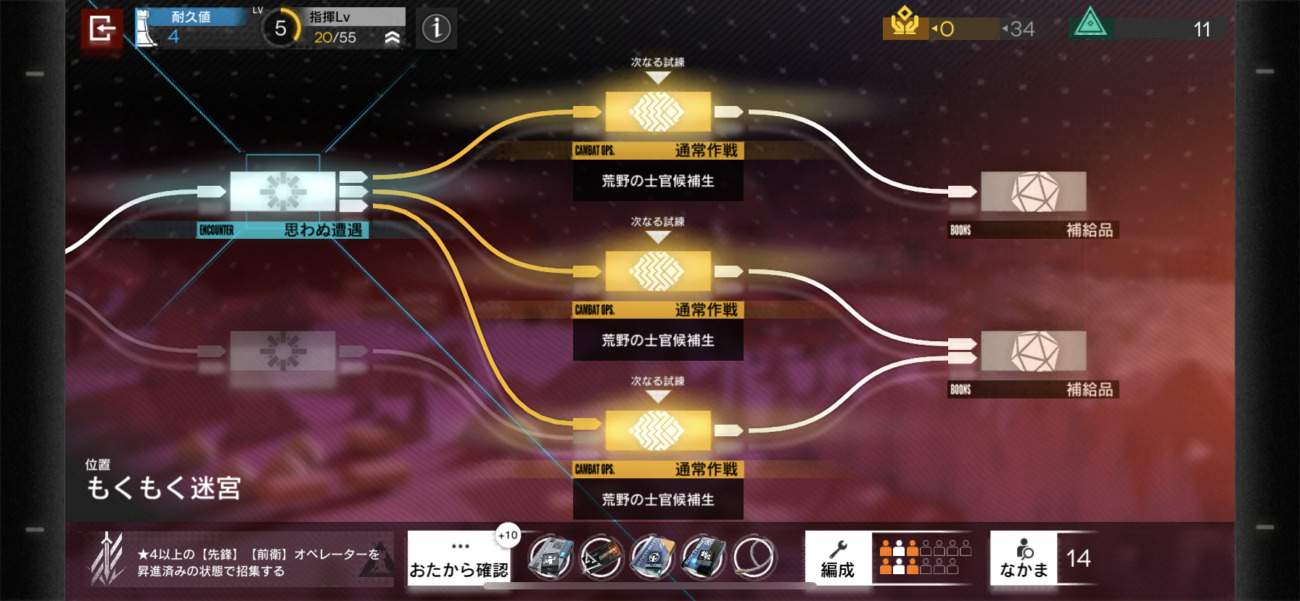Inspect the black ticket card relic
The height and width of the screenshot is (601, 1300).
click(x=601, y=558)
